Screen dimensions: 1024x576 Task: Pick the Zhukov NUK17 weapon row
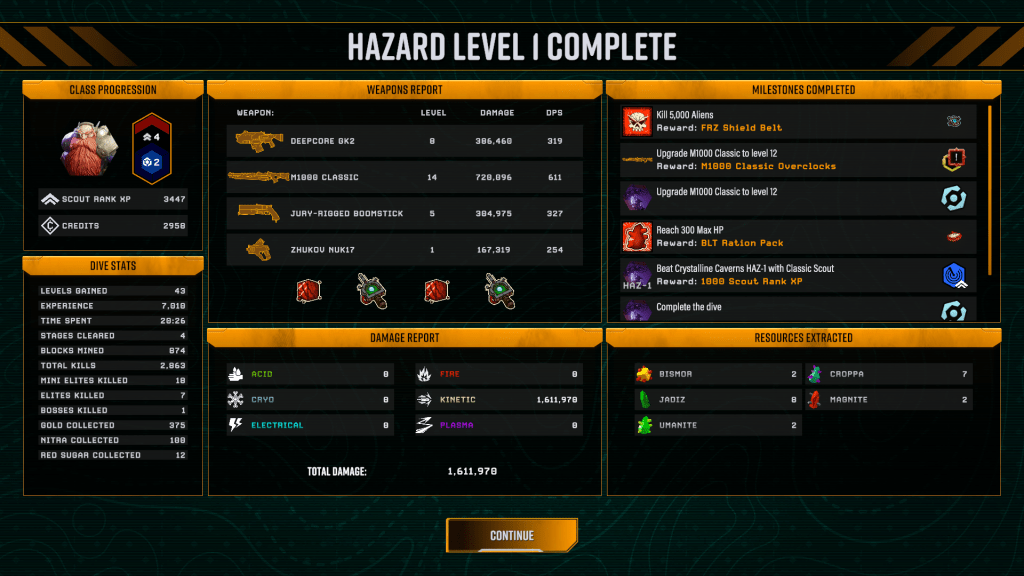pyautogui.click(x=404, y=249)
